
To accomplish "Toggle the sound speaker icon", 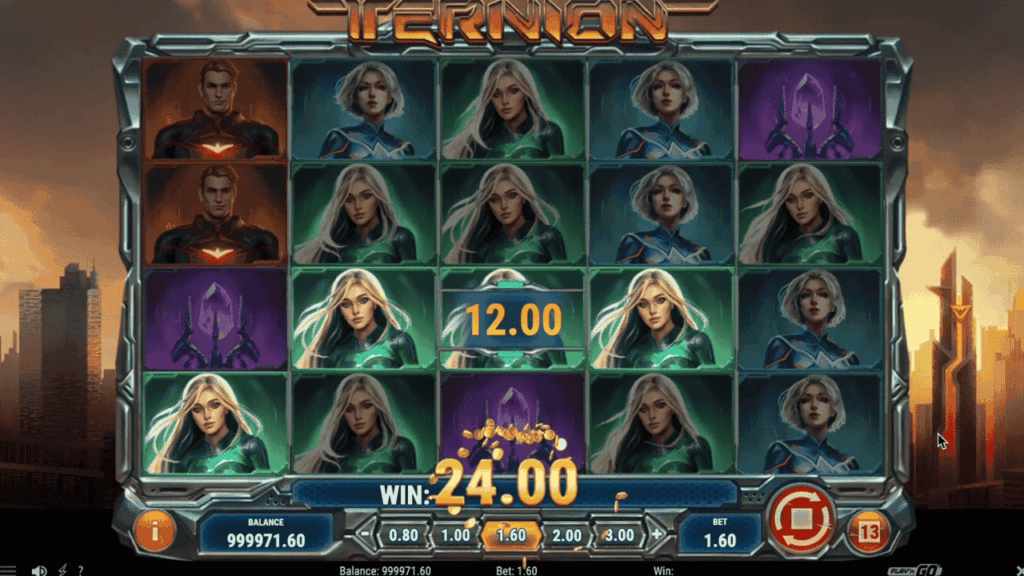I will 39,570.
